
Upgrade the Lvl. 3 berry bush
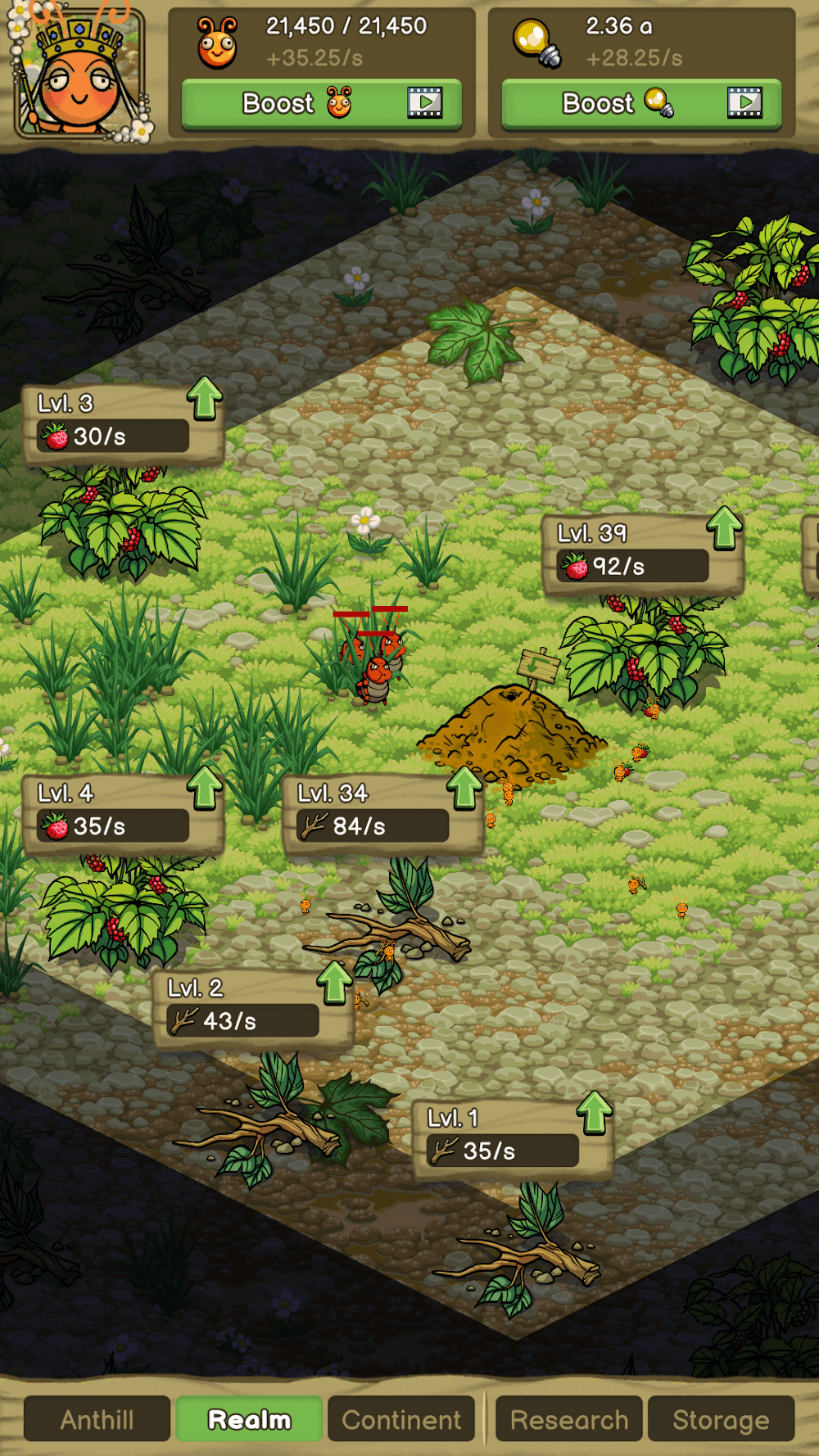point(205,399)
